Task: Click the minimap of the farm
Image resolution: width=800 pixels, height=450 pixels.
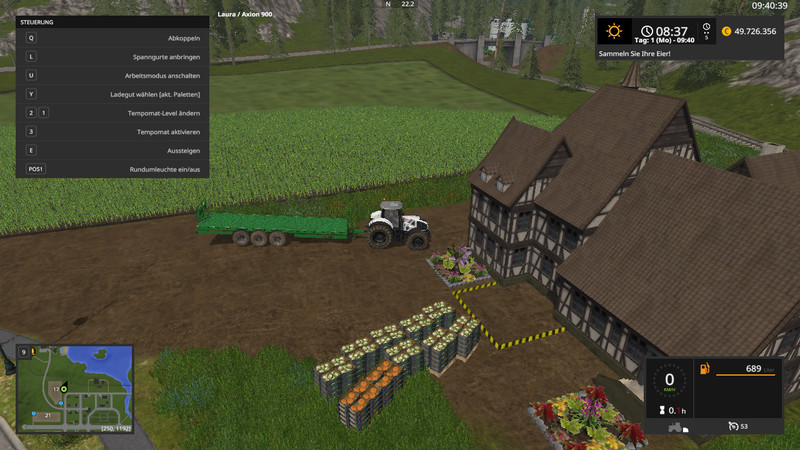Action: point(75,388)
